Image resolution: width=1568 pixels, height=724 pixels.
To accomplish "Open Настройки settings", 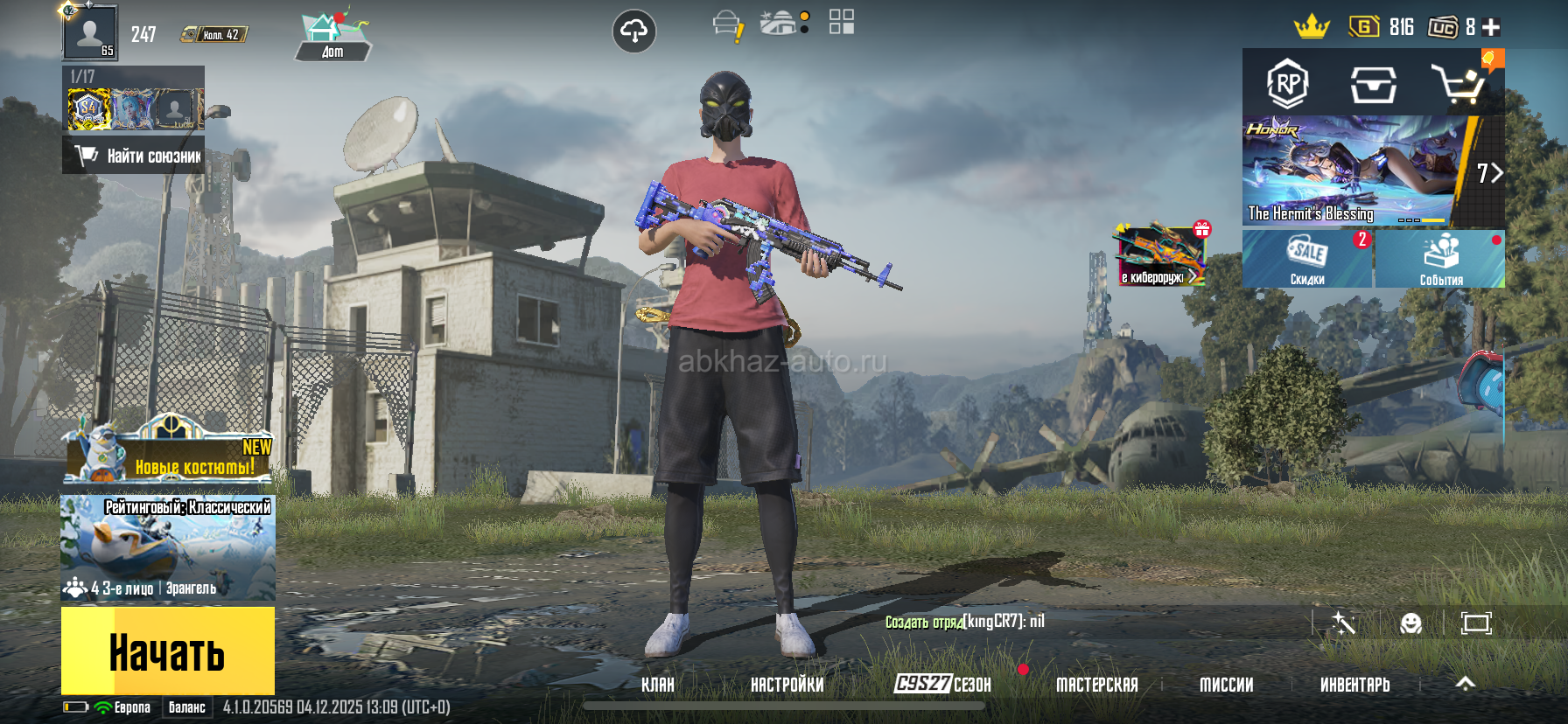I will [x=787, y=685].
